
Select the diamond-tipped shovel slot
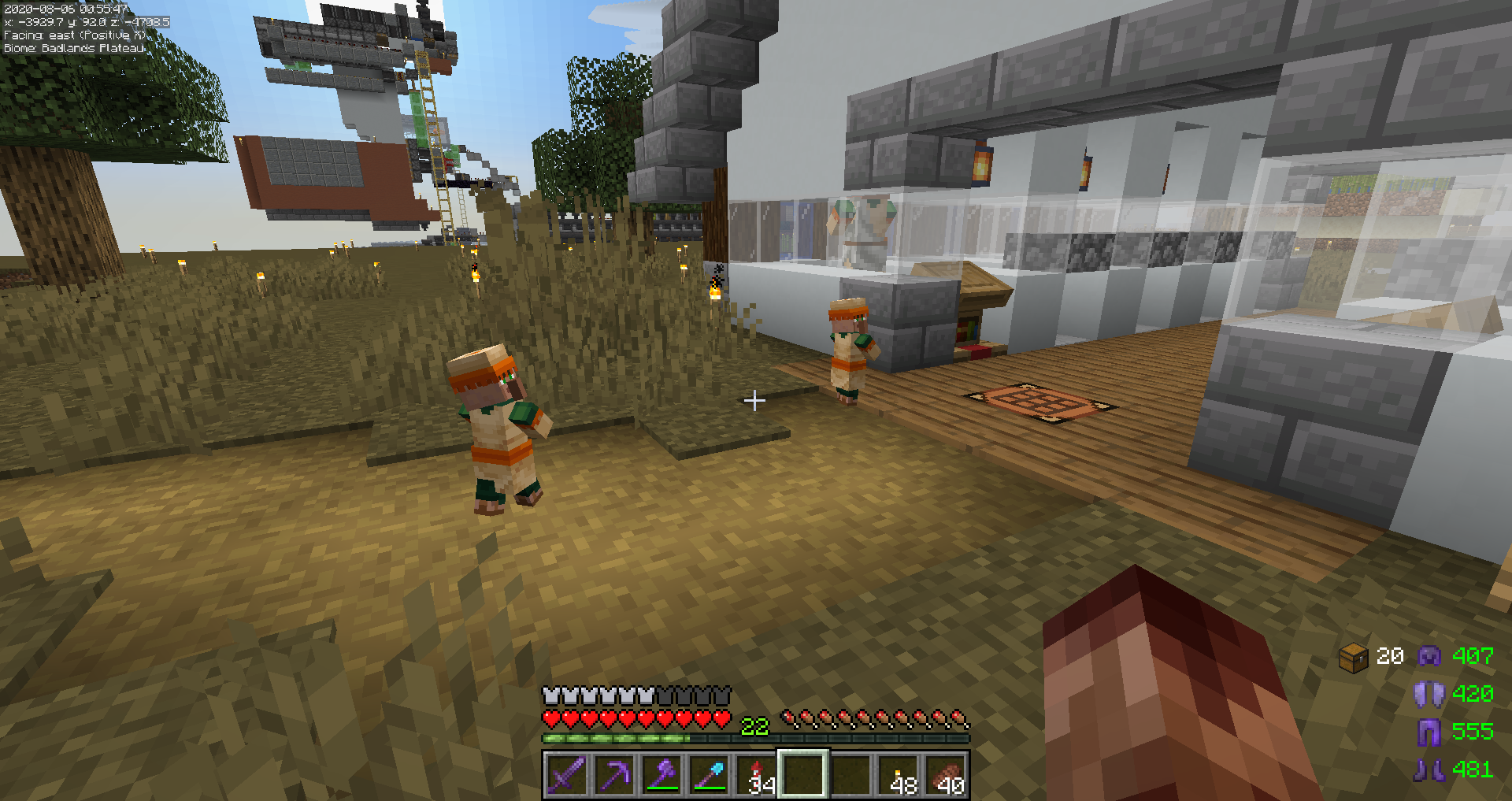(709, 774)
